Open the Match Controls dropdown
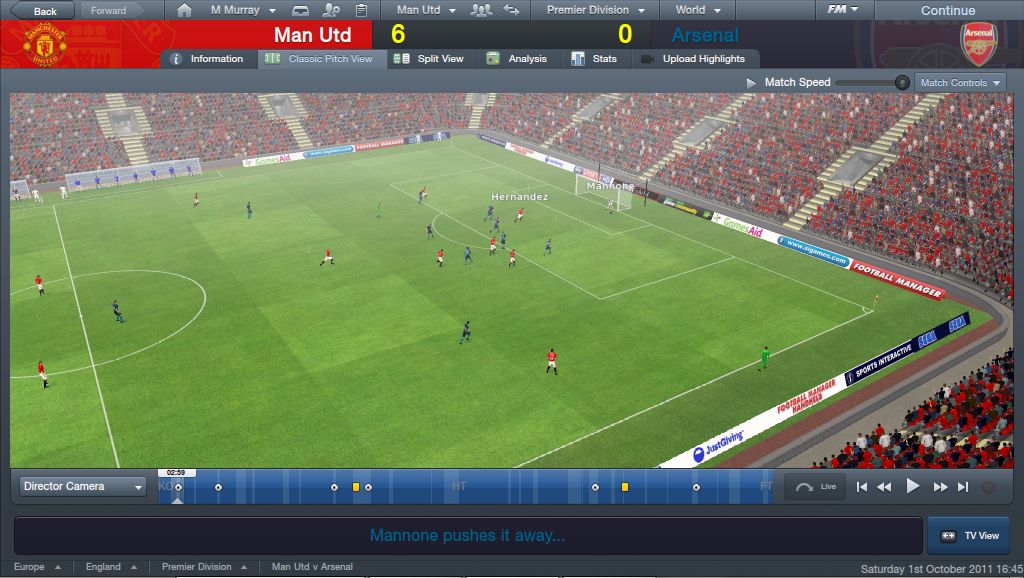This screenshot has height=578, width=1024. [x=960, y=83]
